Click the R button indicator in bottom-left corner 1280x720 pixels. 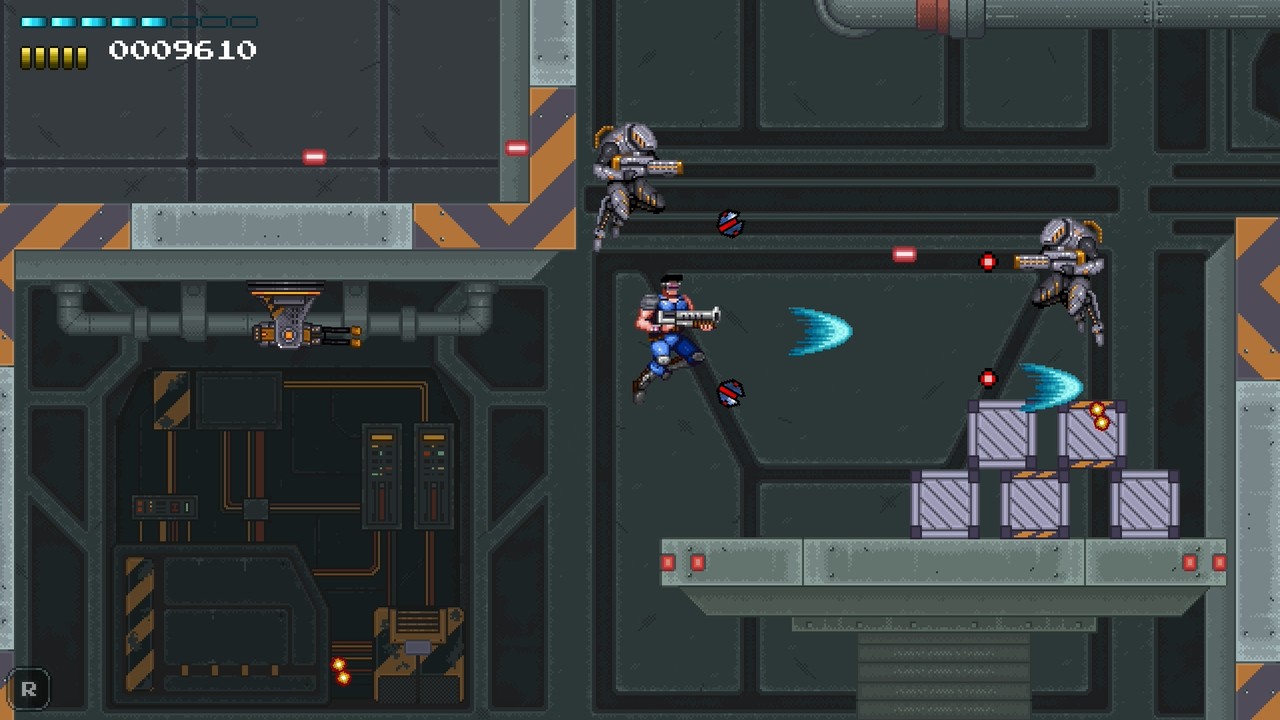tap(30, 689)
